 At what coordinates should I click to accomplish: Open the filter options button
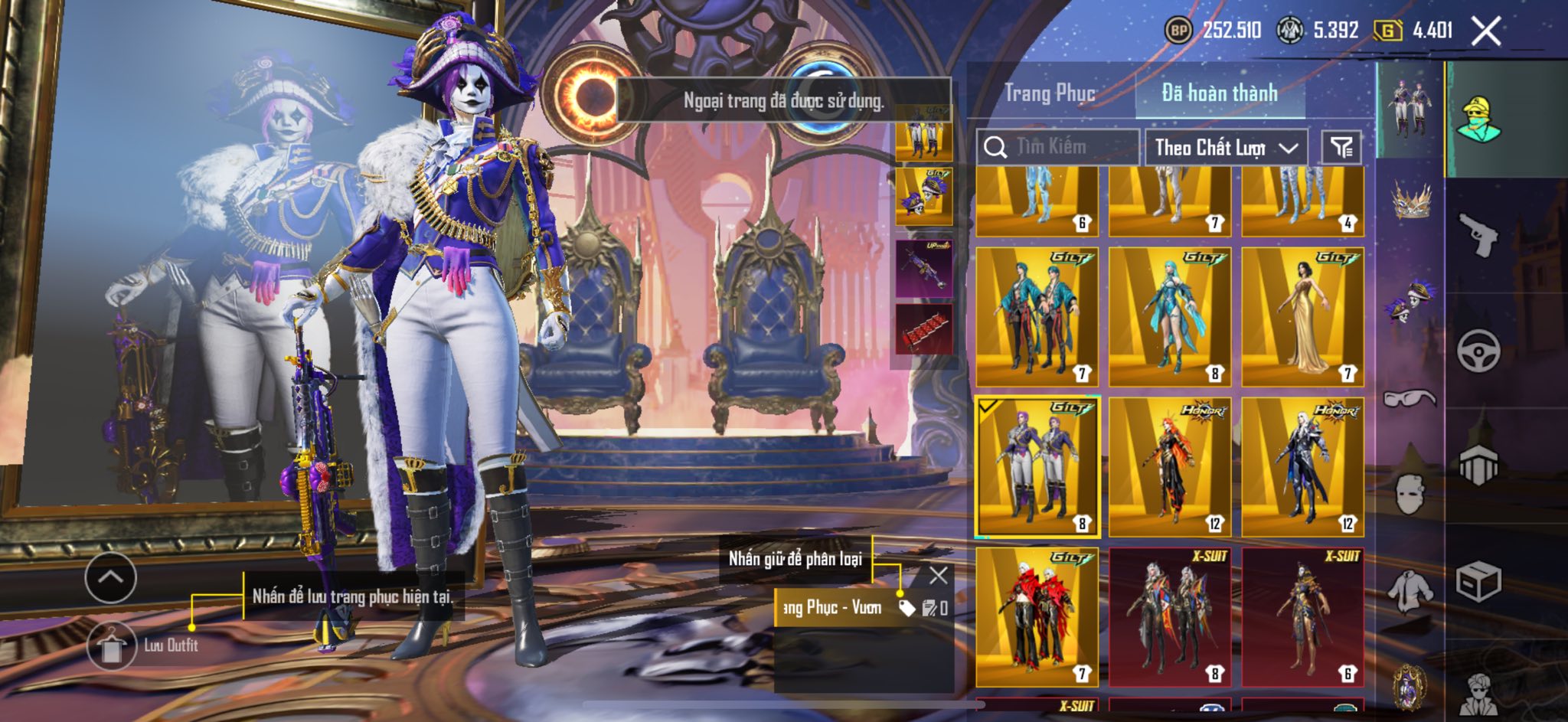tap(1341, 147)
